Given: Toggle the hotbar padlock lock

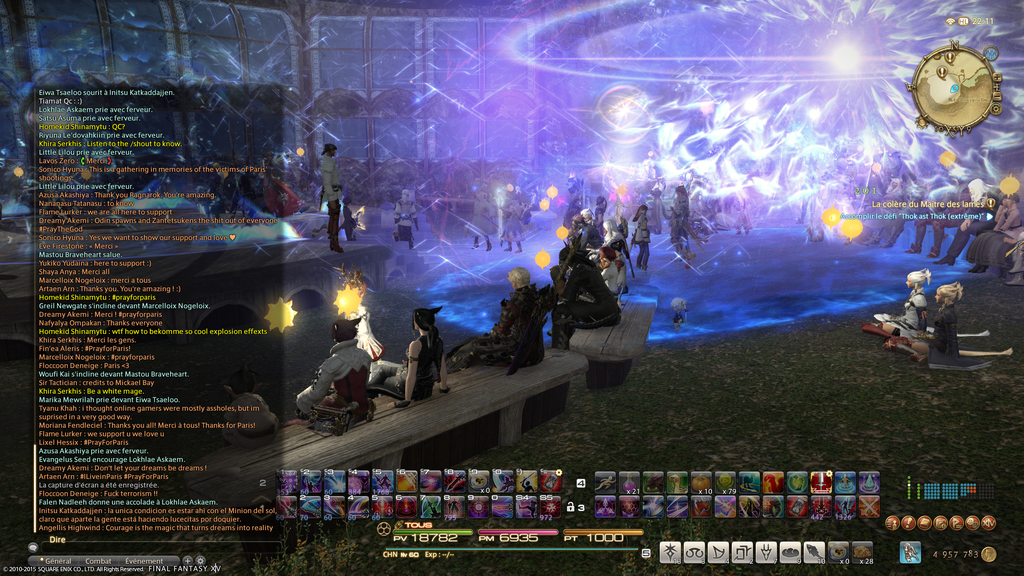Looking at the screenshot, I should click(x=570, y=508).
